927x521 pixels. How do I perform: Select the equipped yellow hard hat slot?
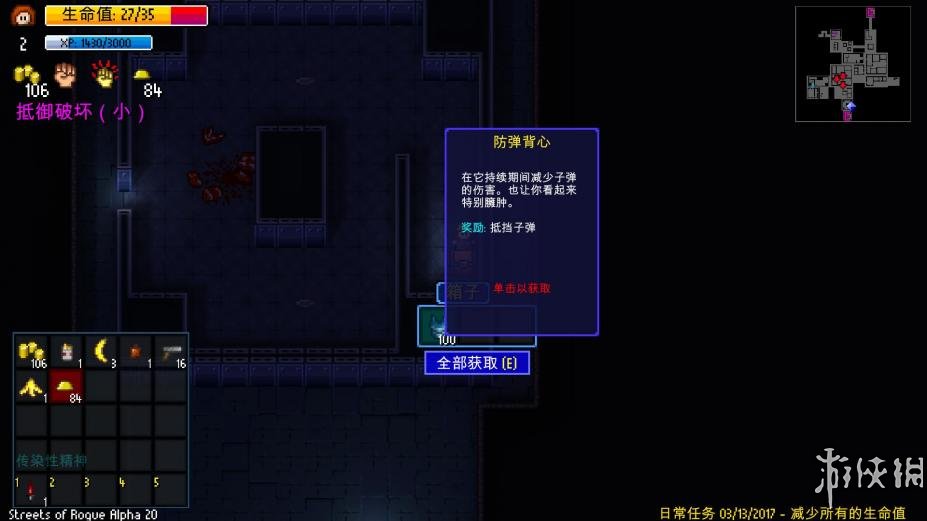(x=67, y=387)
